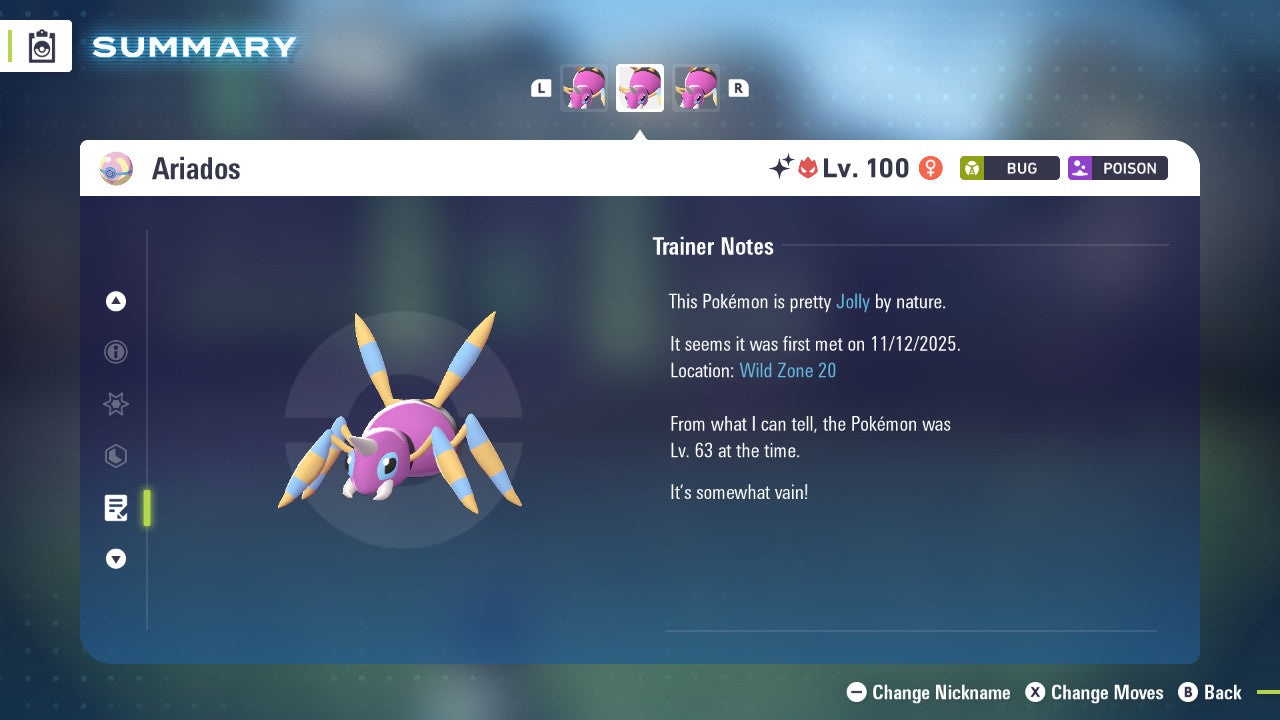Screen dimensions: 1280x720
Task: Click the up arrow above the sidebar
Action: (x=115, y=301)
